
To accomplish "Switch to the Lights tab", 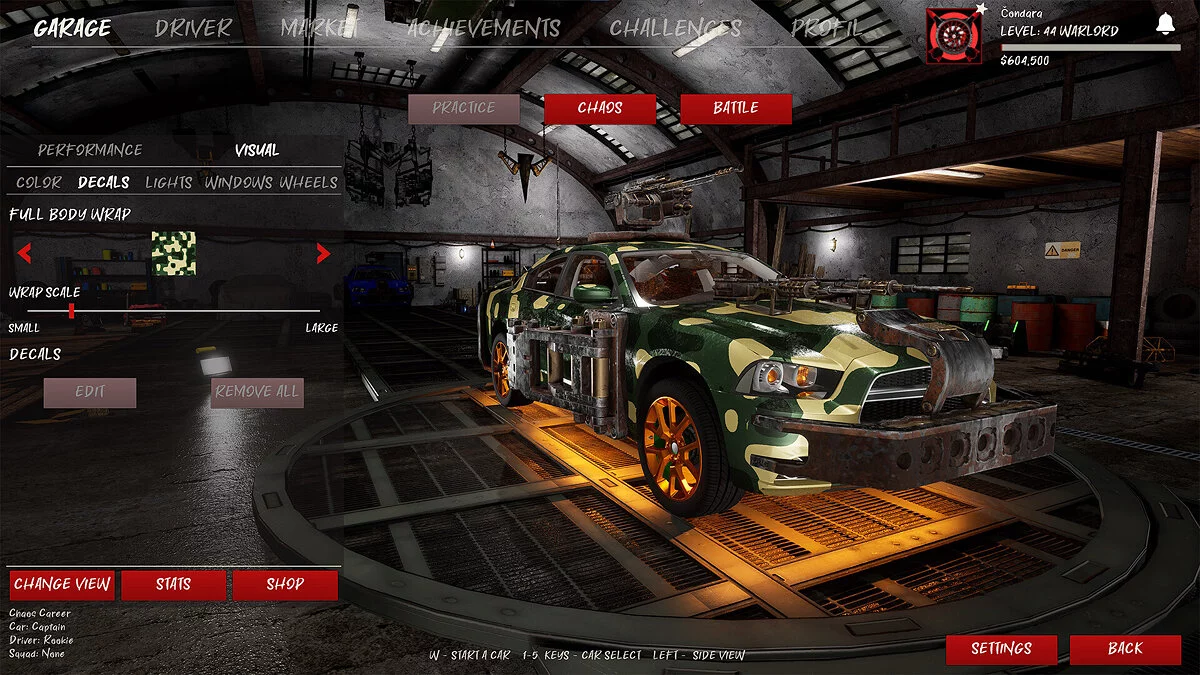I will [169, 182].
